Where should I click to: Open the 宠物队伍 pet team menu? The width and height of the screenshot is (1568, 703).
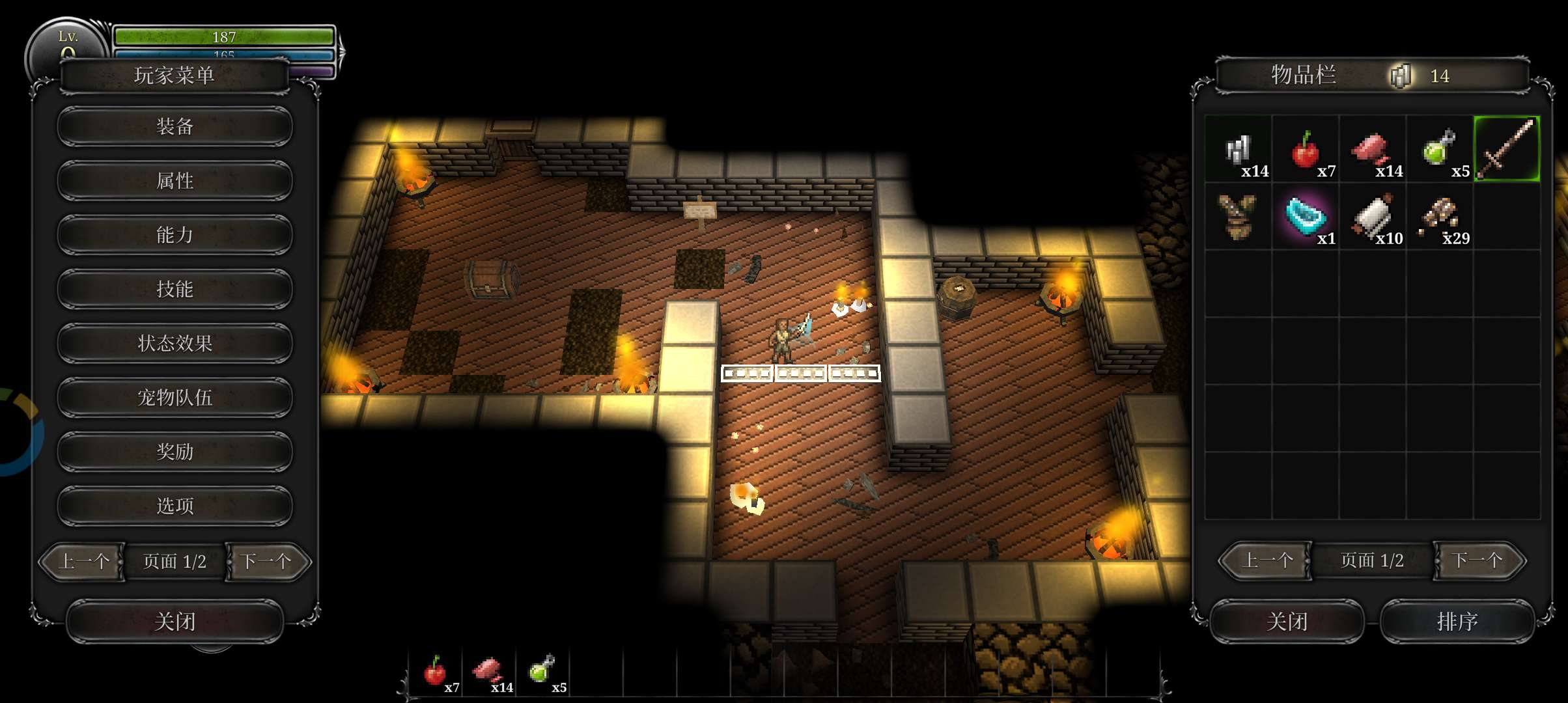tap(175, 397)
